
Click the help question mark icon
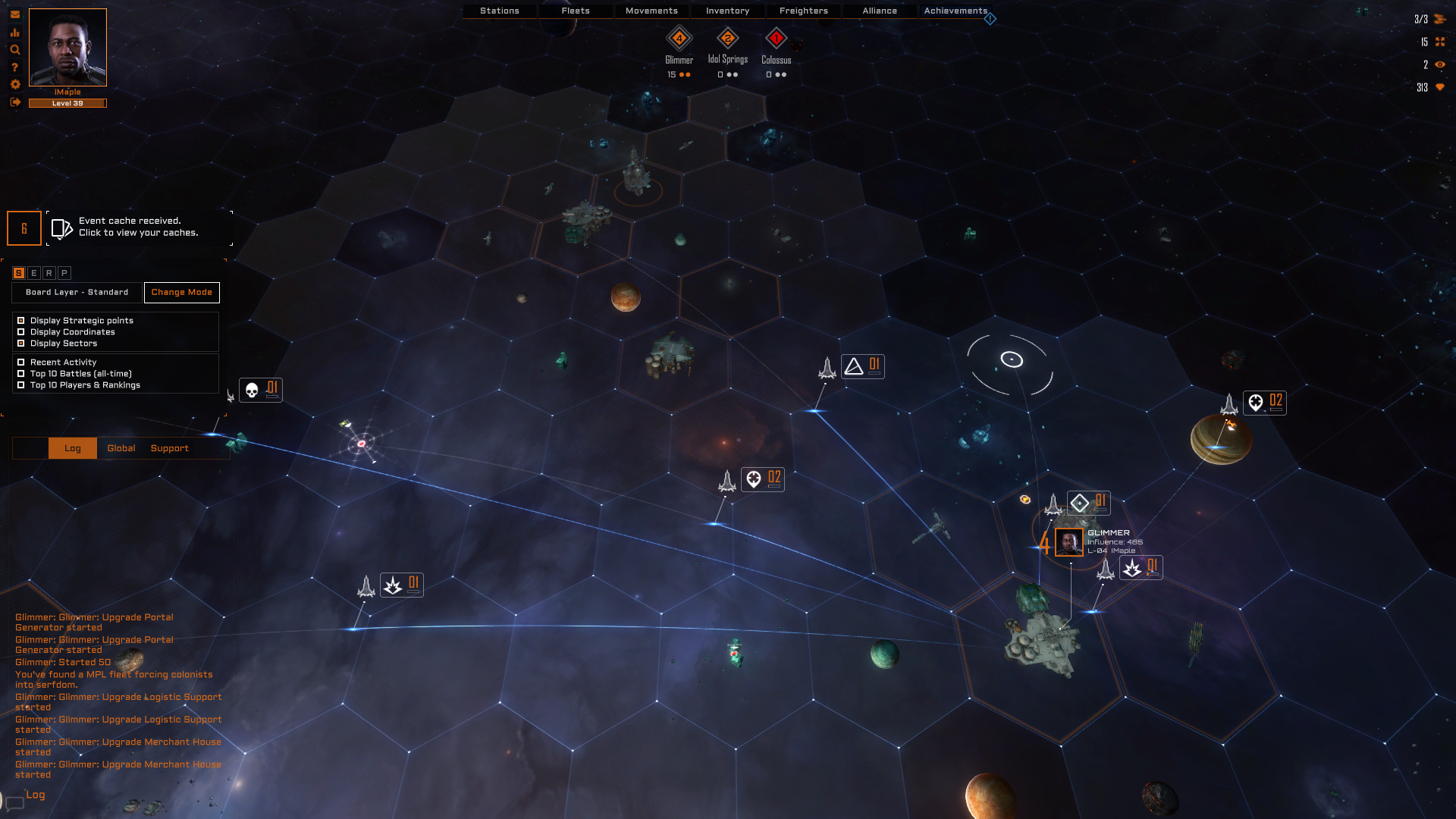14,67
